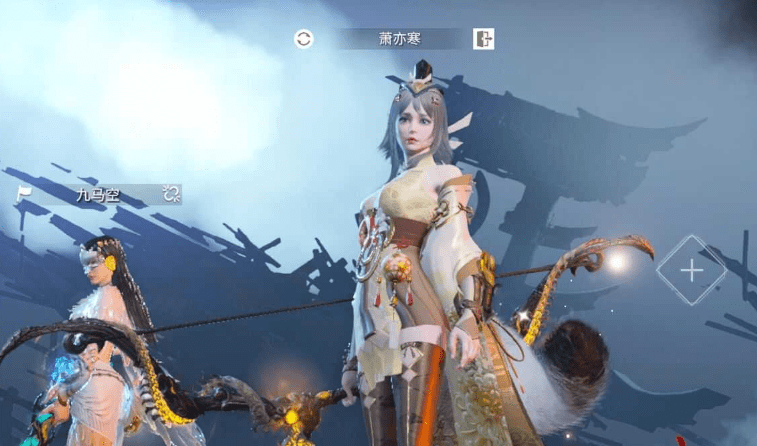Click the broken link icon beside 九马空

point(171,194)
